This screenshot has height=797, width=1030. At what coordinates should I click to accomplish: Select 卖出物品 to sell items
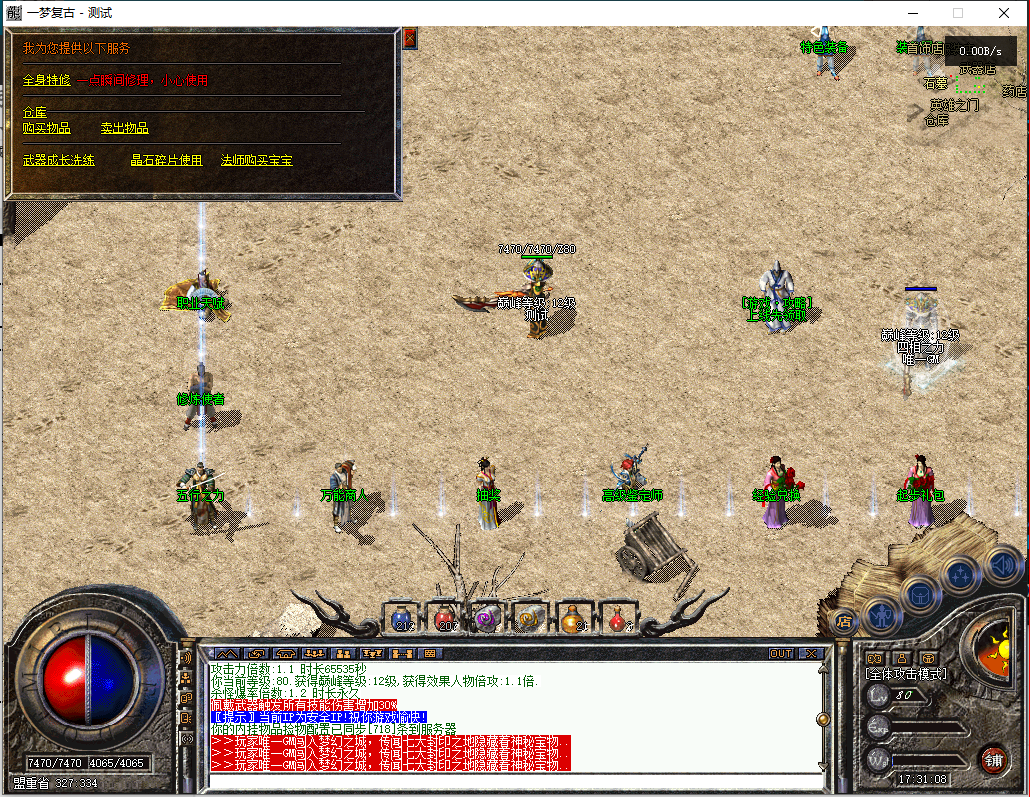tap(124, 128)
